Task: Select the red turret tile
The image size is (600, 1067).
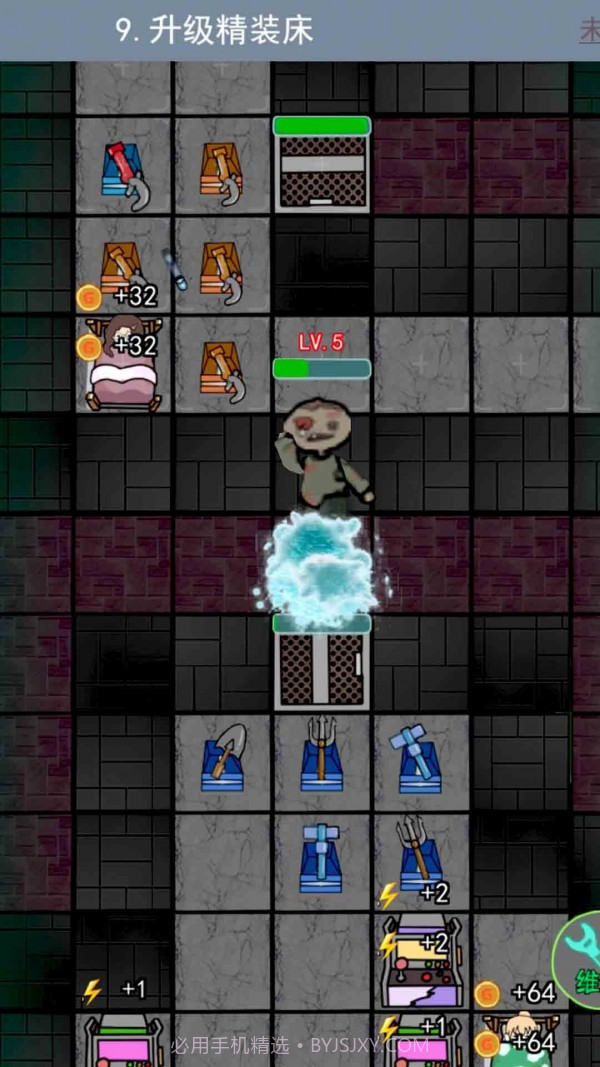Action: pos(124,169)
